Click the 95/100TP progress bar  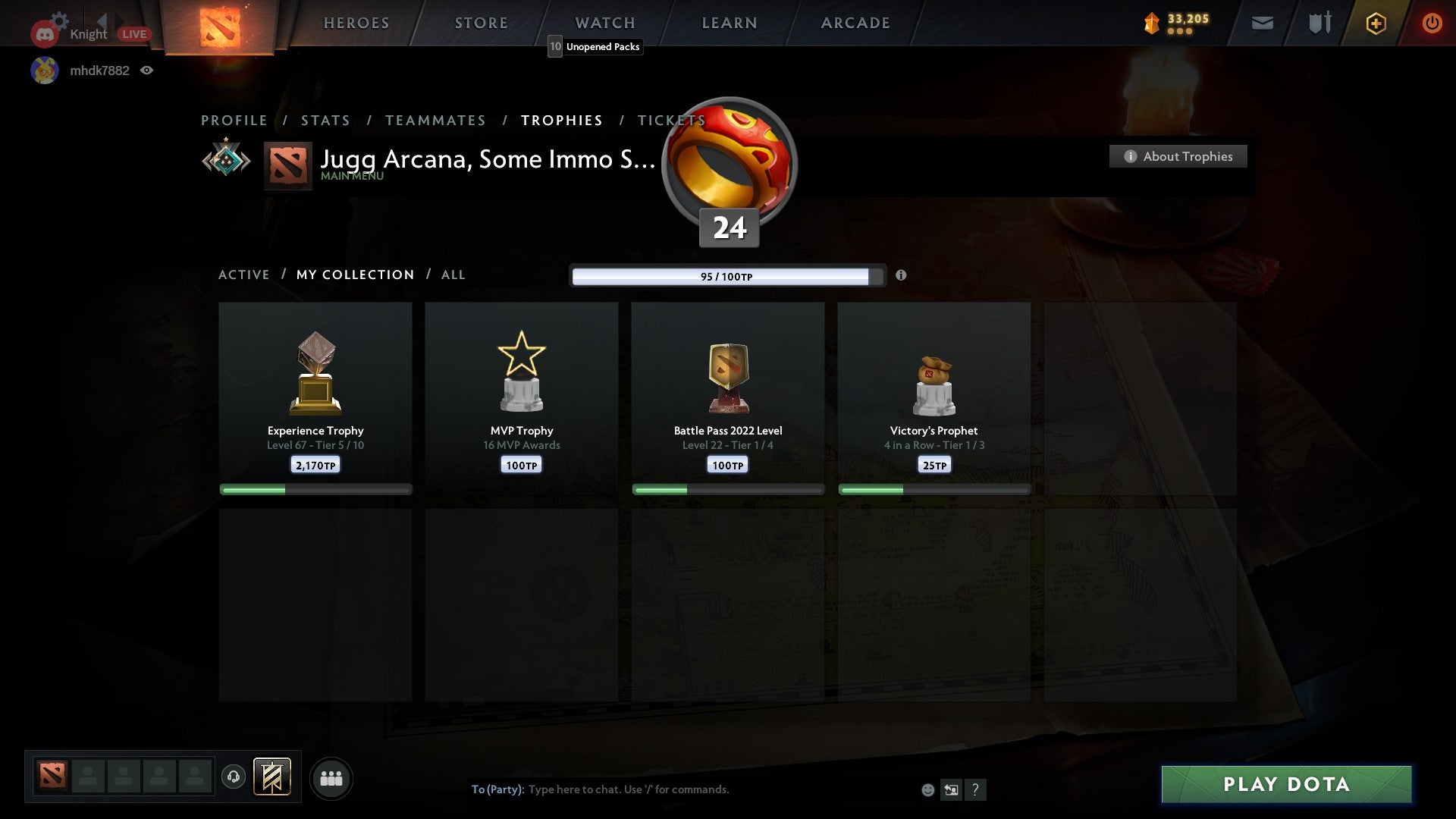[x=726, y=276]
